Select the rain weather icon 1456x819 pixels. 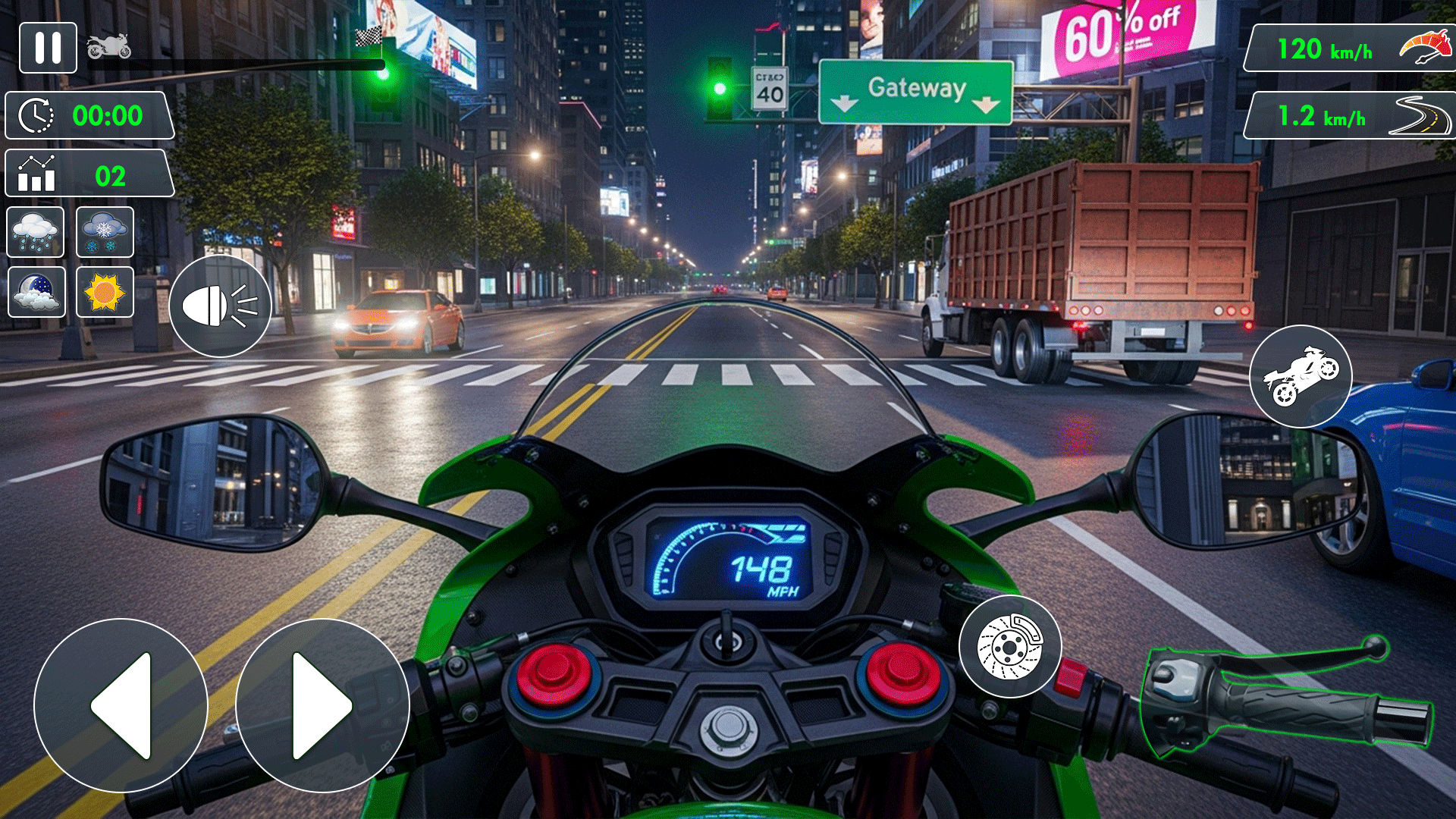[x=36, y=232]
